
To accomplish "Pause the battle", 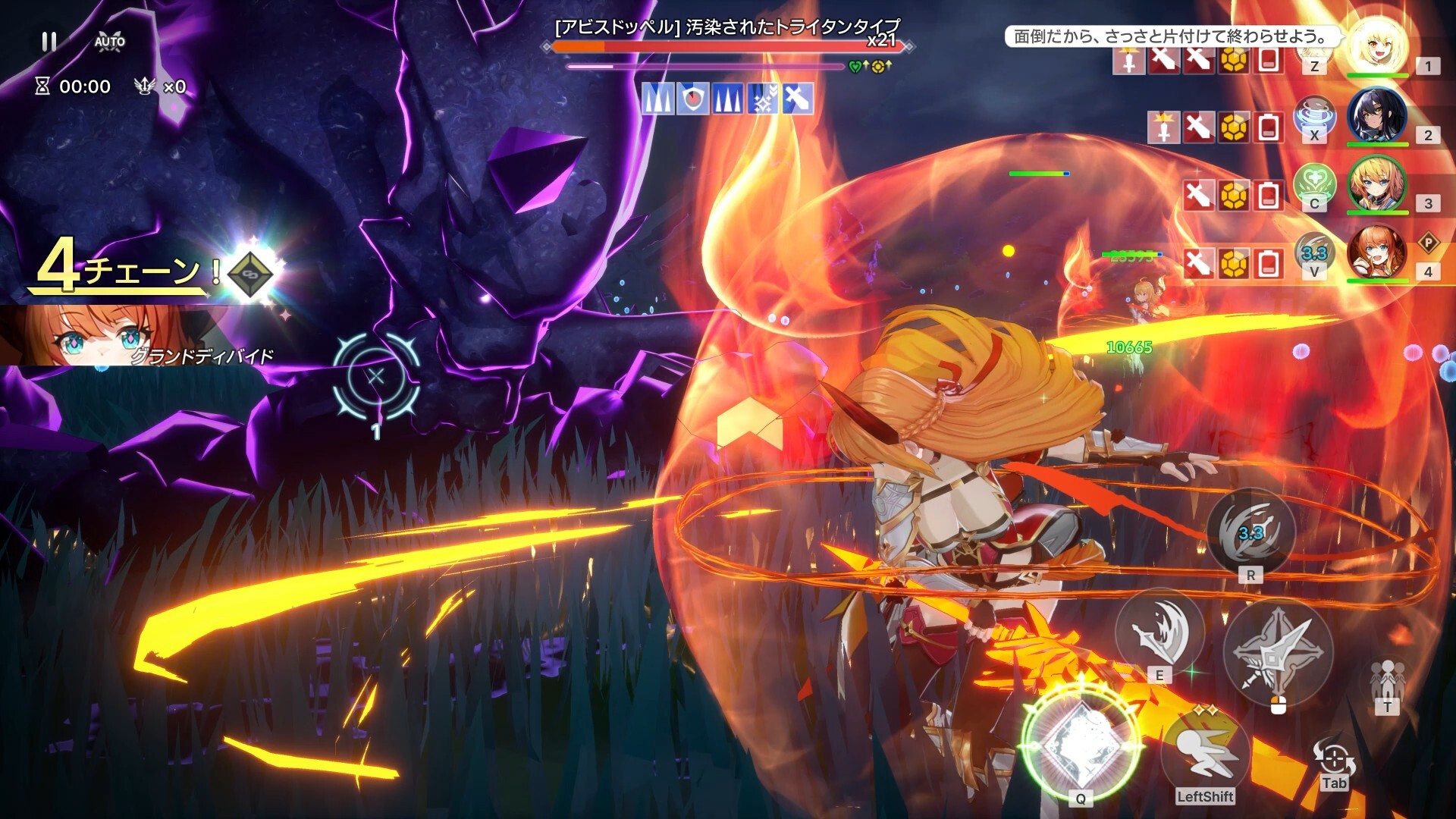I will [49, 42].
